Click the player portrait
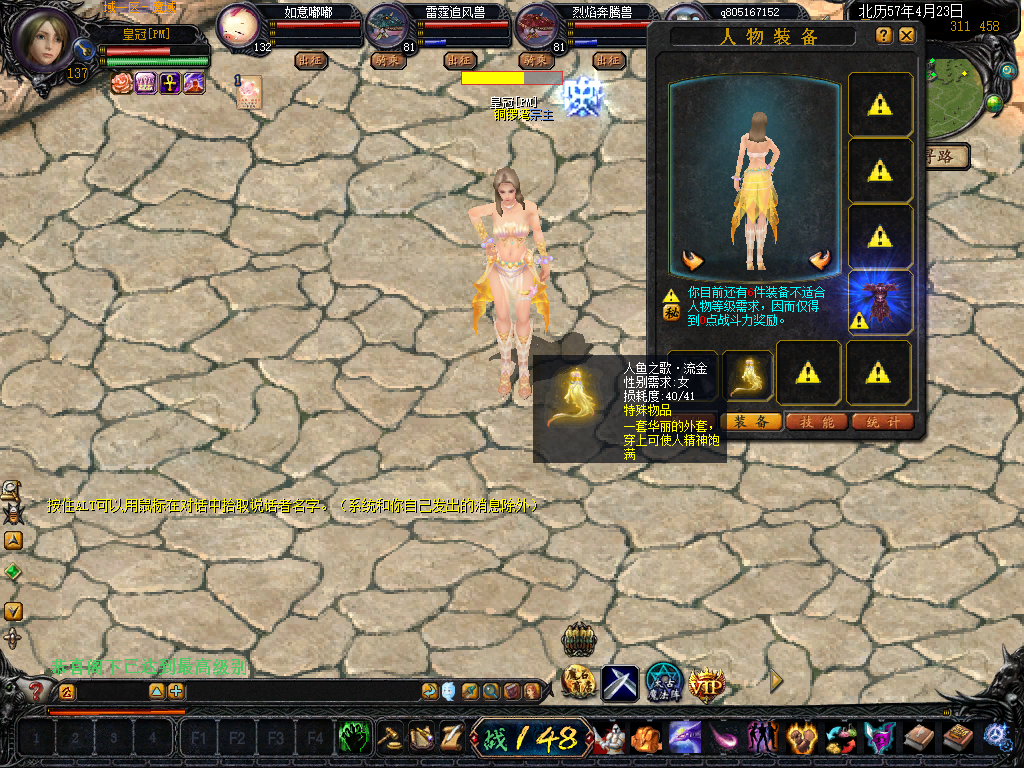The image size is (1024, 768). click(45, 40)
